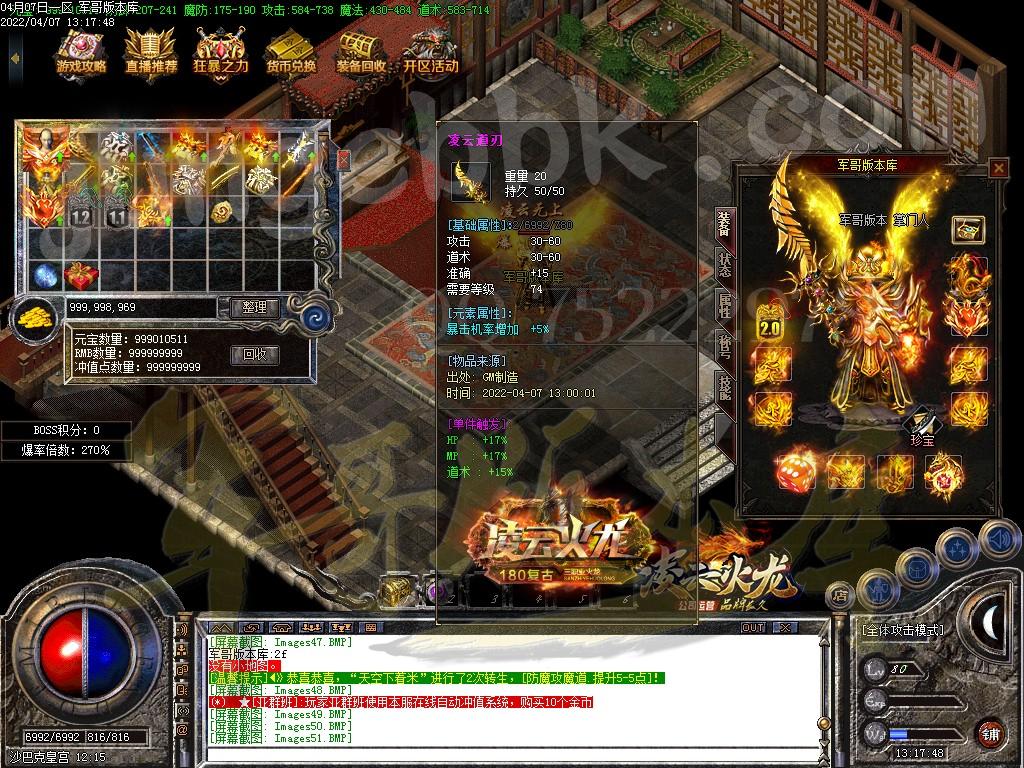Click the 整理 sort button in the bag
Image resolution: width=1024 pixels, height=768 pixels.
click(x=254, y=308)
